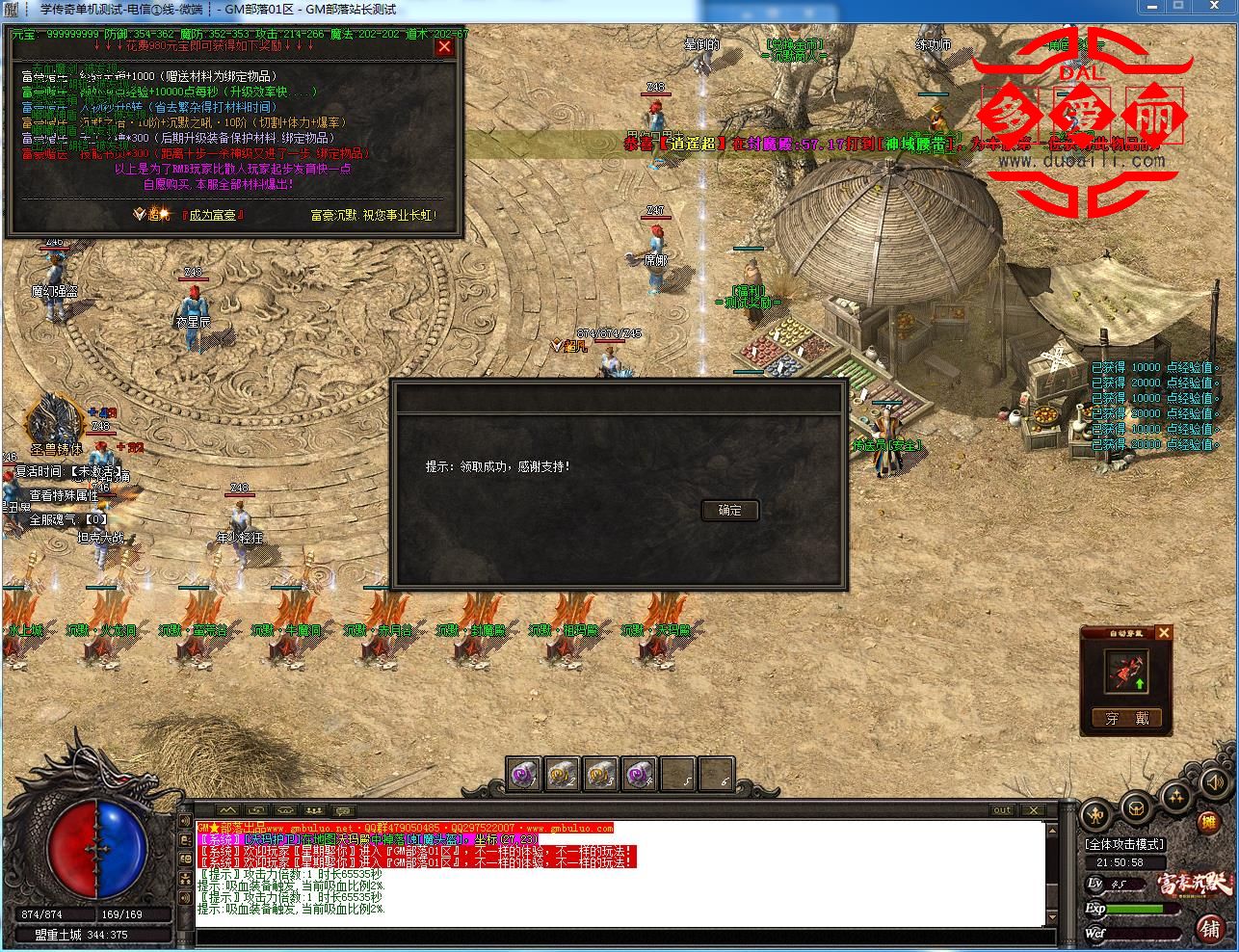Click 确定 to confirm the reward prompt
Screen dimensions: 1239x952
[x=729, y=511]
